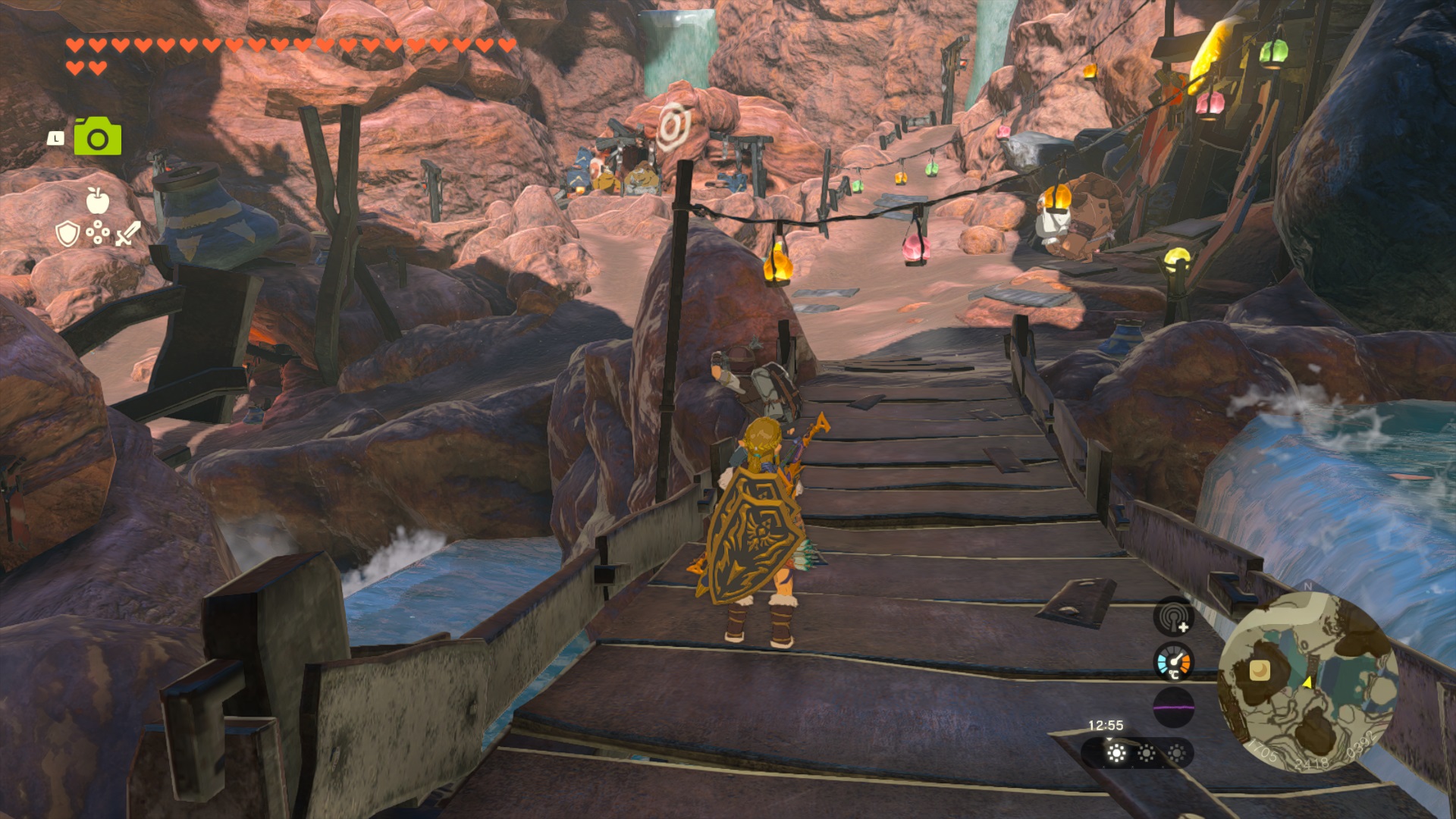Choose the shield quick-select icon
Viewport: 1456px width, 819px height.
pos(67,234)
